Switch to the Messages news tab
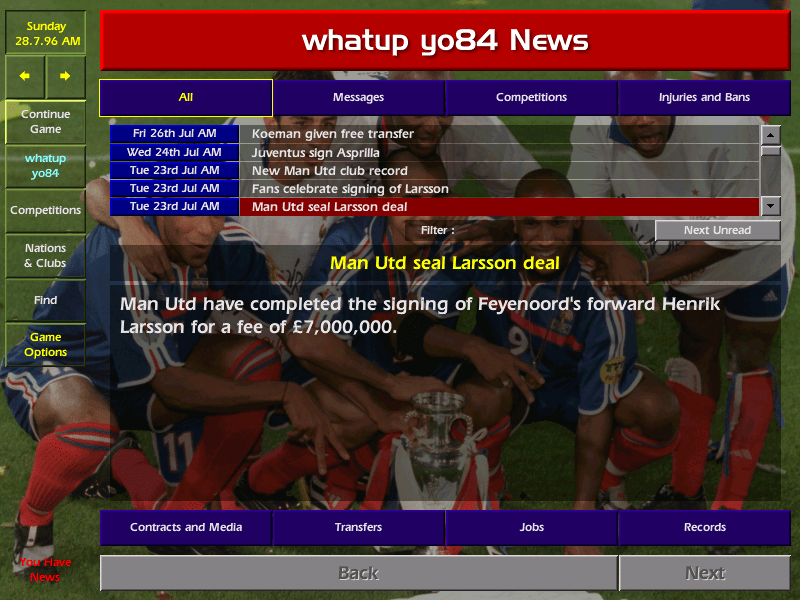 tap(358, 97)
